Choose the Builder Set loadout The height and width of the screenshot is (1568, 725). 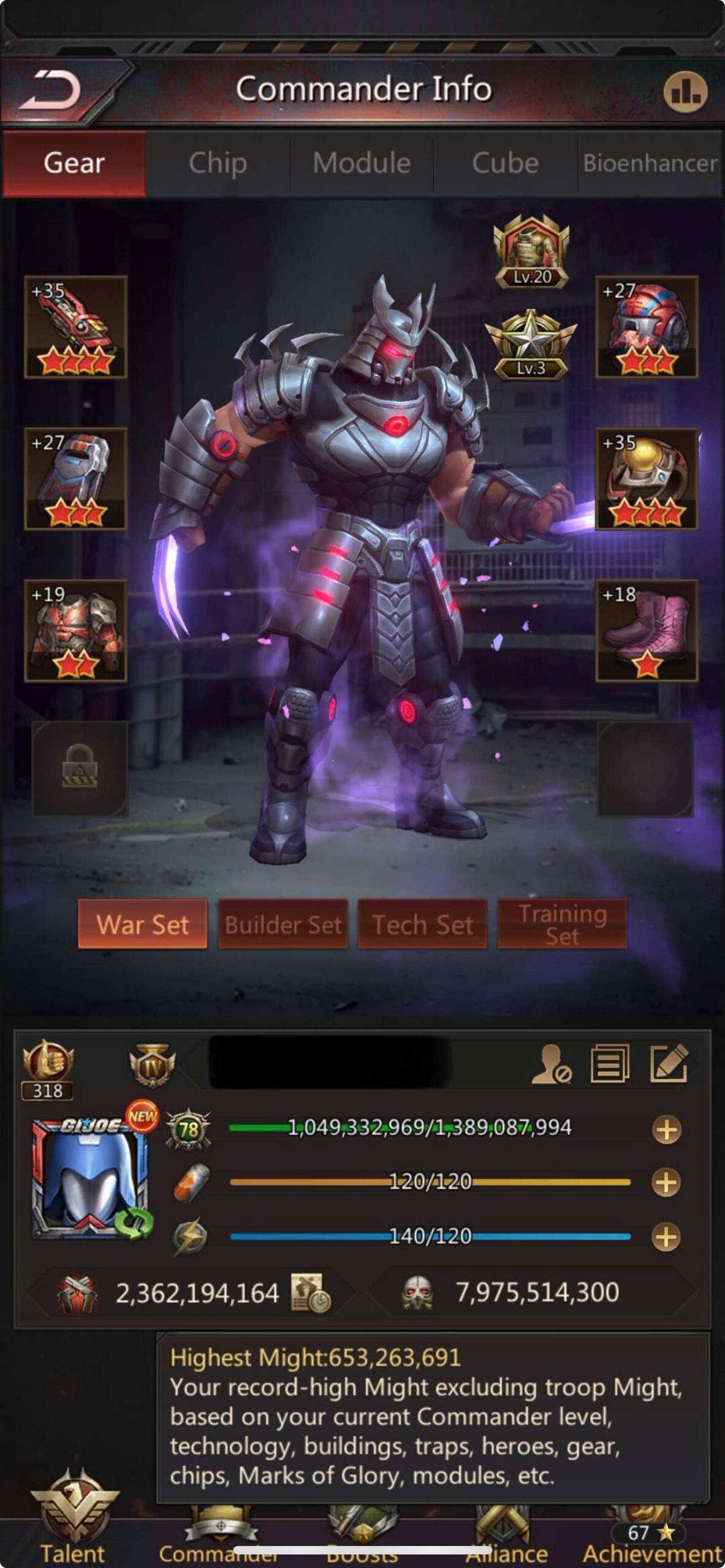(283, 924)
